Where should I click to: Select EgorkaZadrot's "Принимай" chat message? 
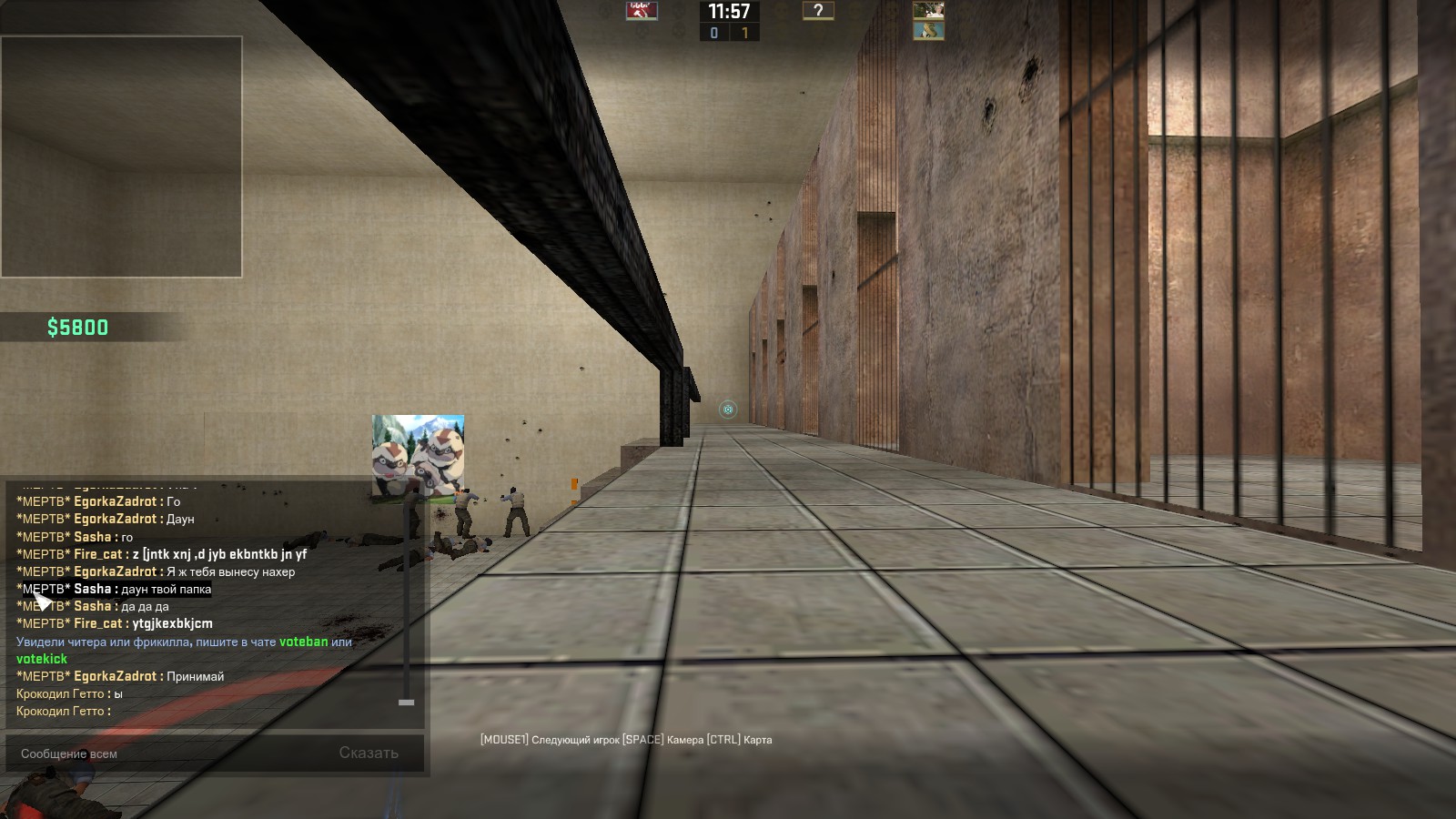[x=195, y=676]
